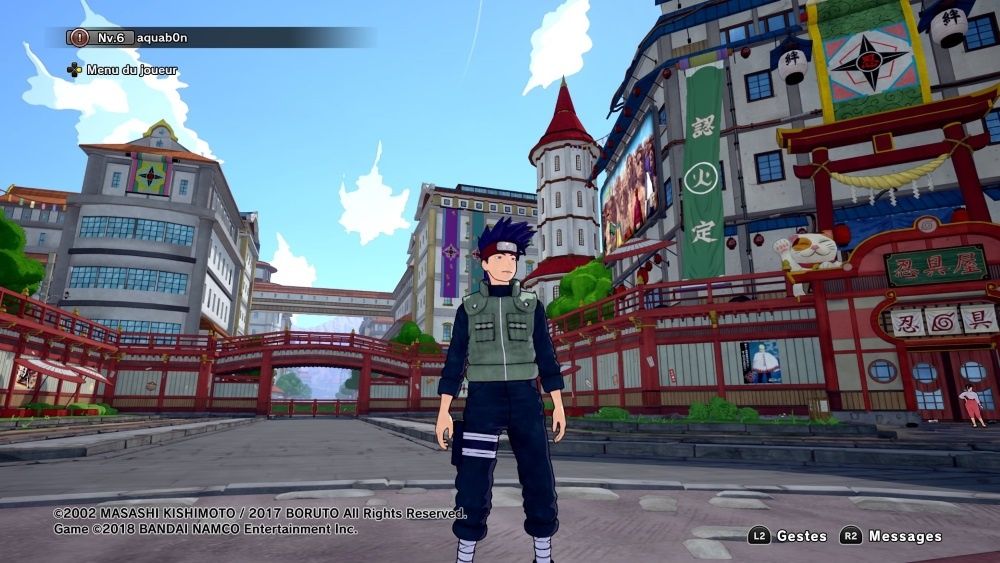Screen dimensions: 1000x563
Task: Open the Gestes emote option
Action: [801, 536]
